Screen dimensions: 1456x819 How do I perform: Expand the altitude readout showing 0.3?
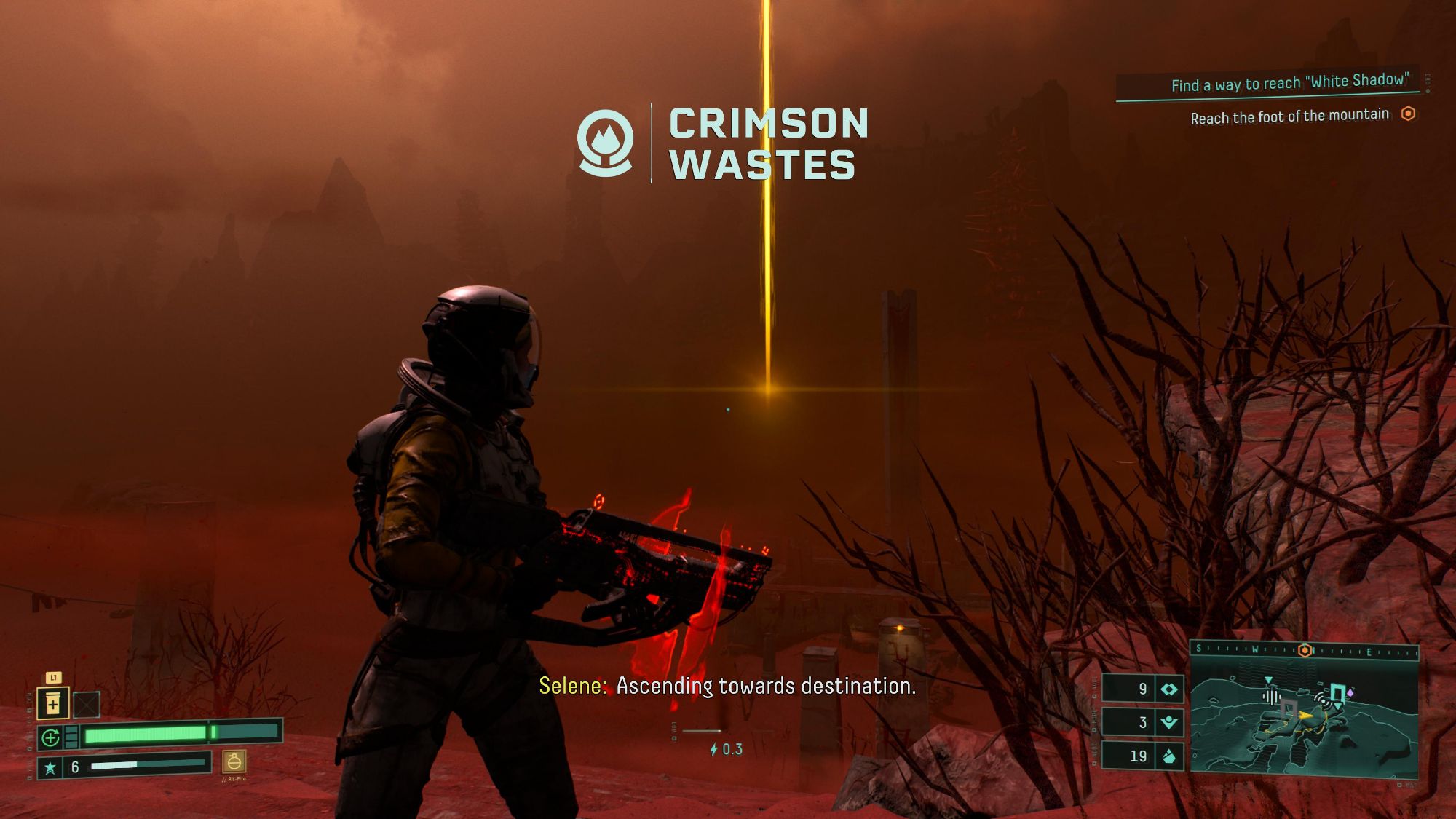pyautogui.click(x=726, y=747)
